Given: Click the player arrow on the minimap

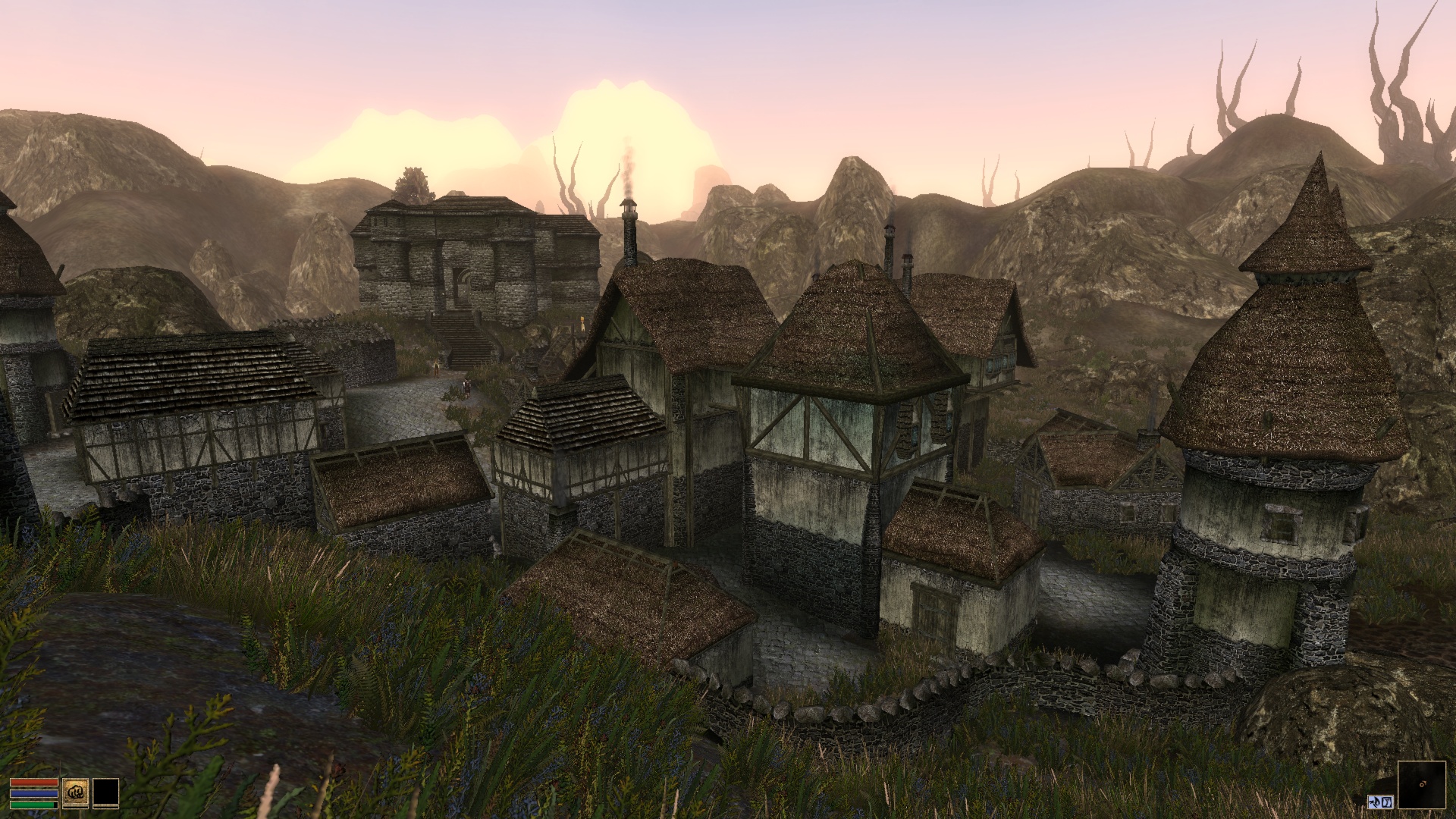Looking at the screenshot, I should coord(1423,784).
